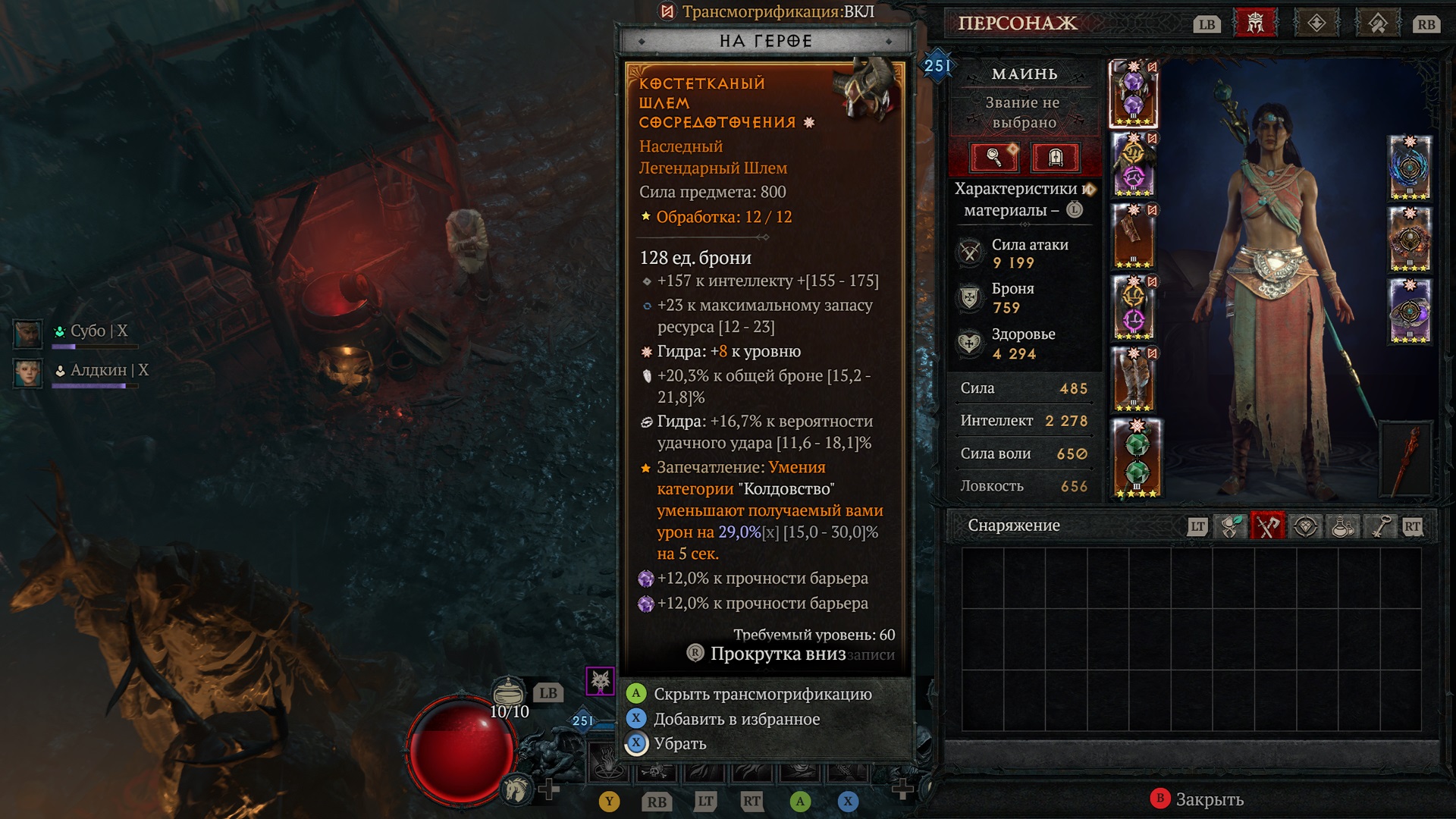Select the weapon slot with green gems

[x=1136, y=459]
